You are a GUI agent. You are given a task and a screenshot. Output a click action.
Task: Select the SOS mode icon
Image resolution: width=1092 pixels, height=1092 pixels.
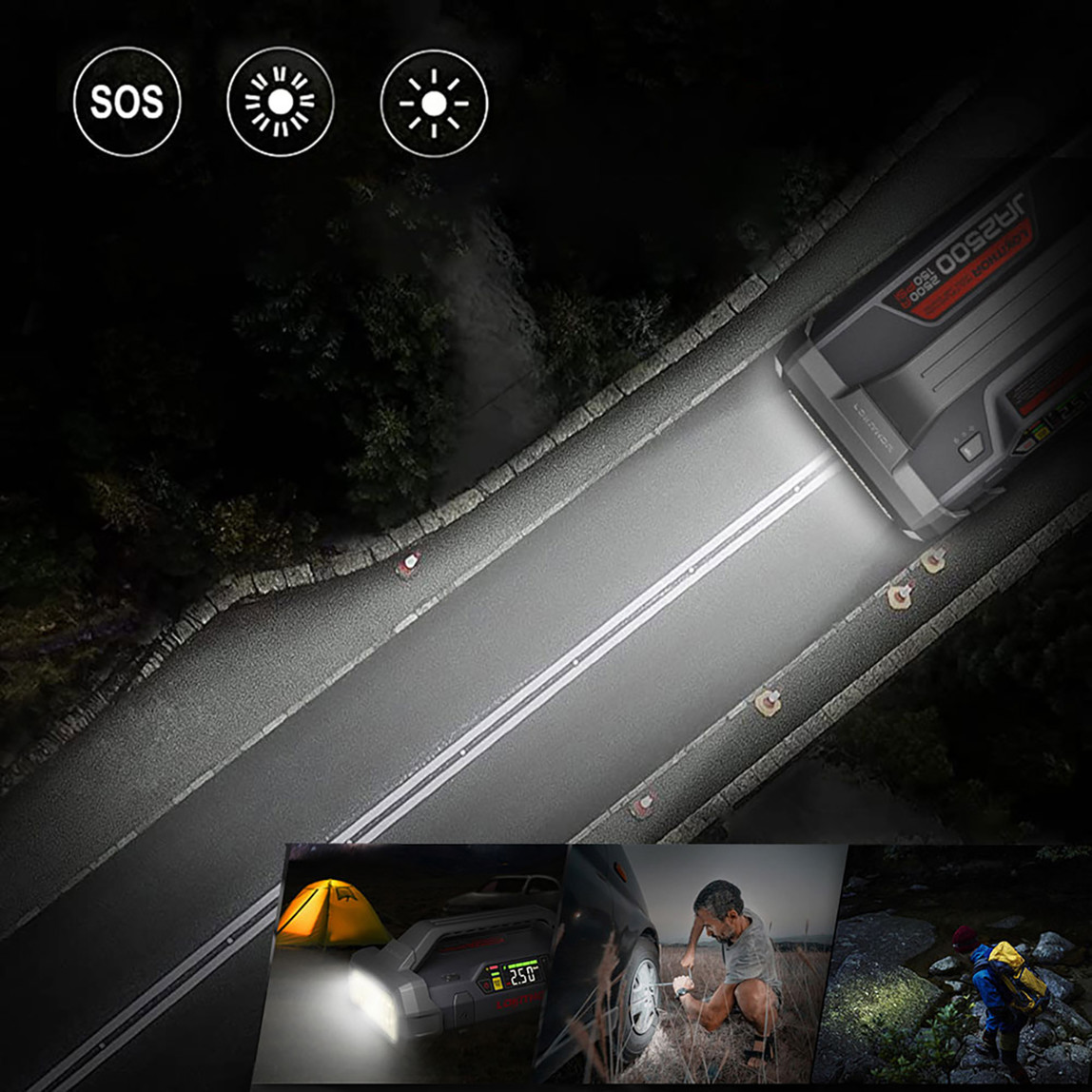127,102
